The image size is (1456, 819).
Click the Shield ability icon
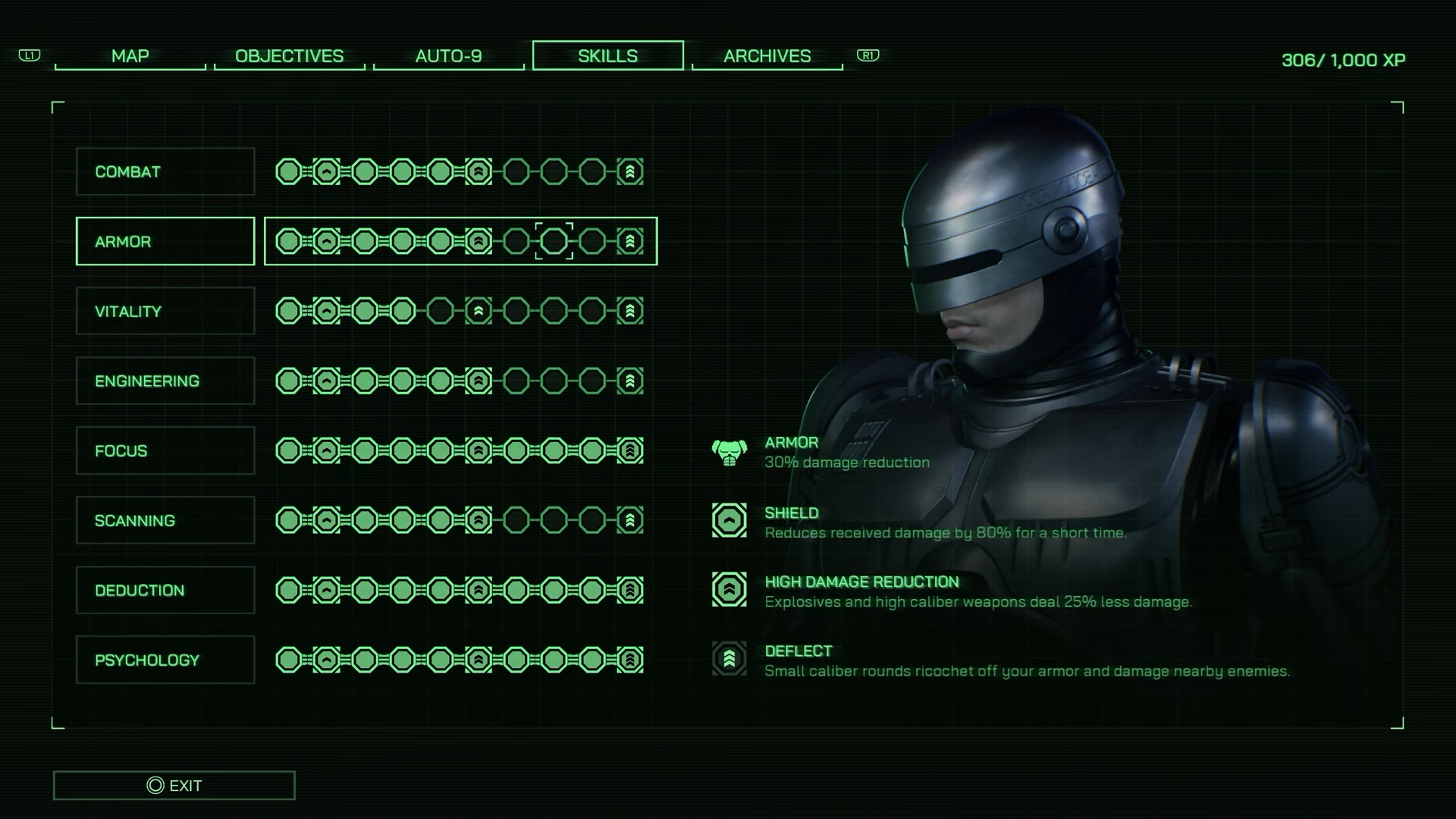[728, 522]
